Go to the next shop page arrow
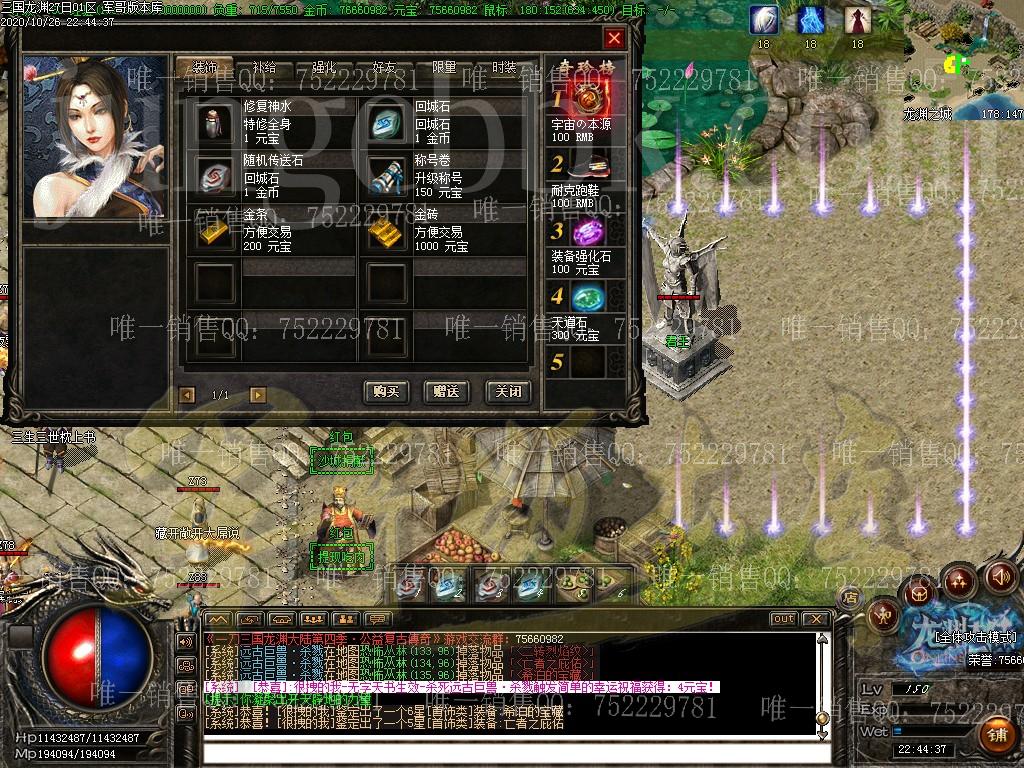This screenshot has height=768, width=1024. (257, 395)
